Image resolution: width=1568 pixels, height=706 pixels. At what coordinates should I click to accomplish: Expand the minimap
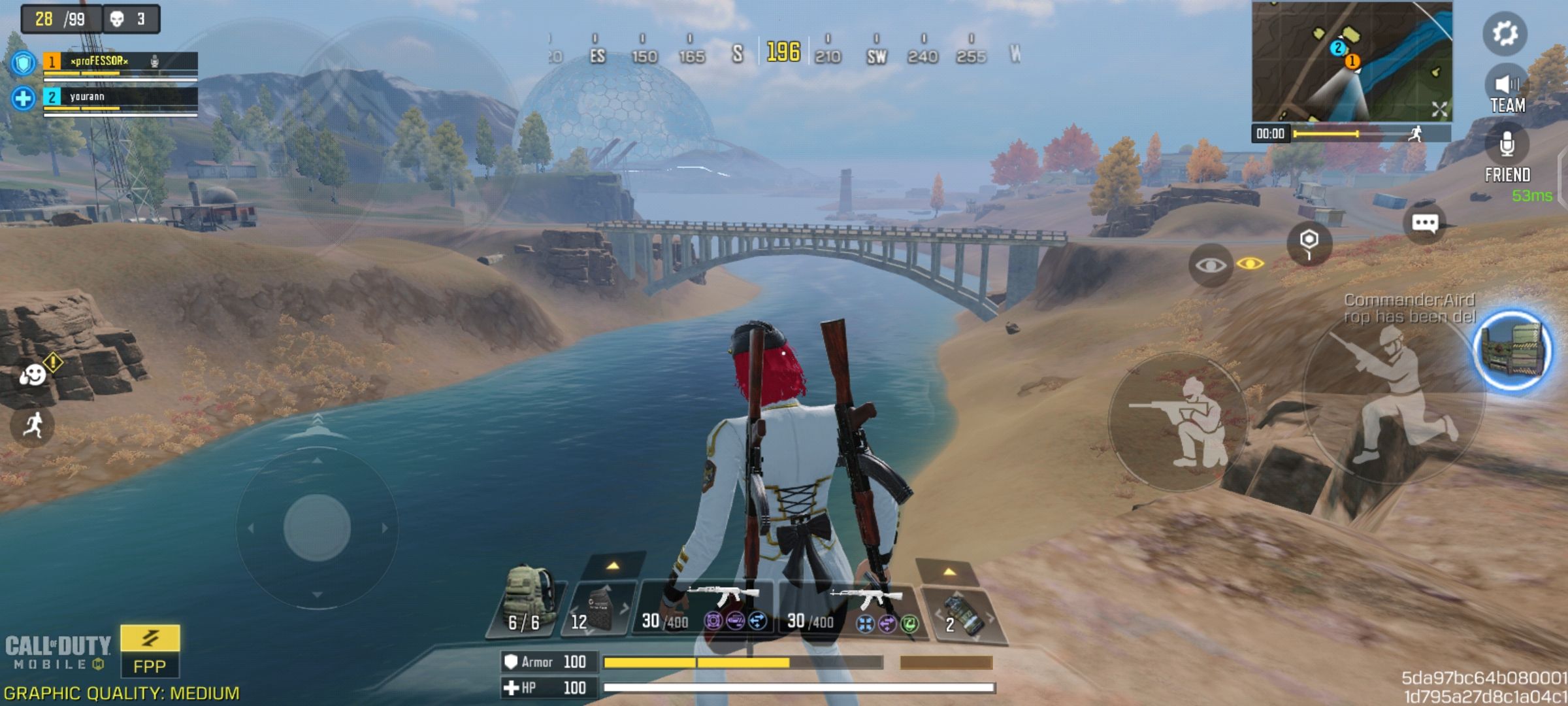pos(1439,109)
